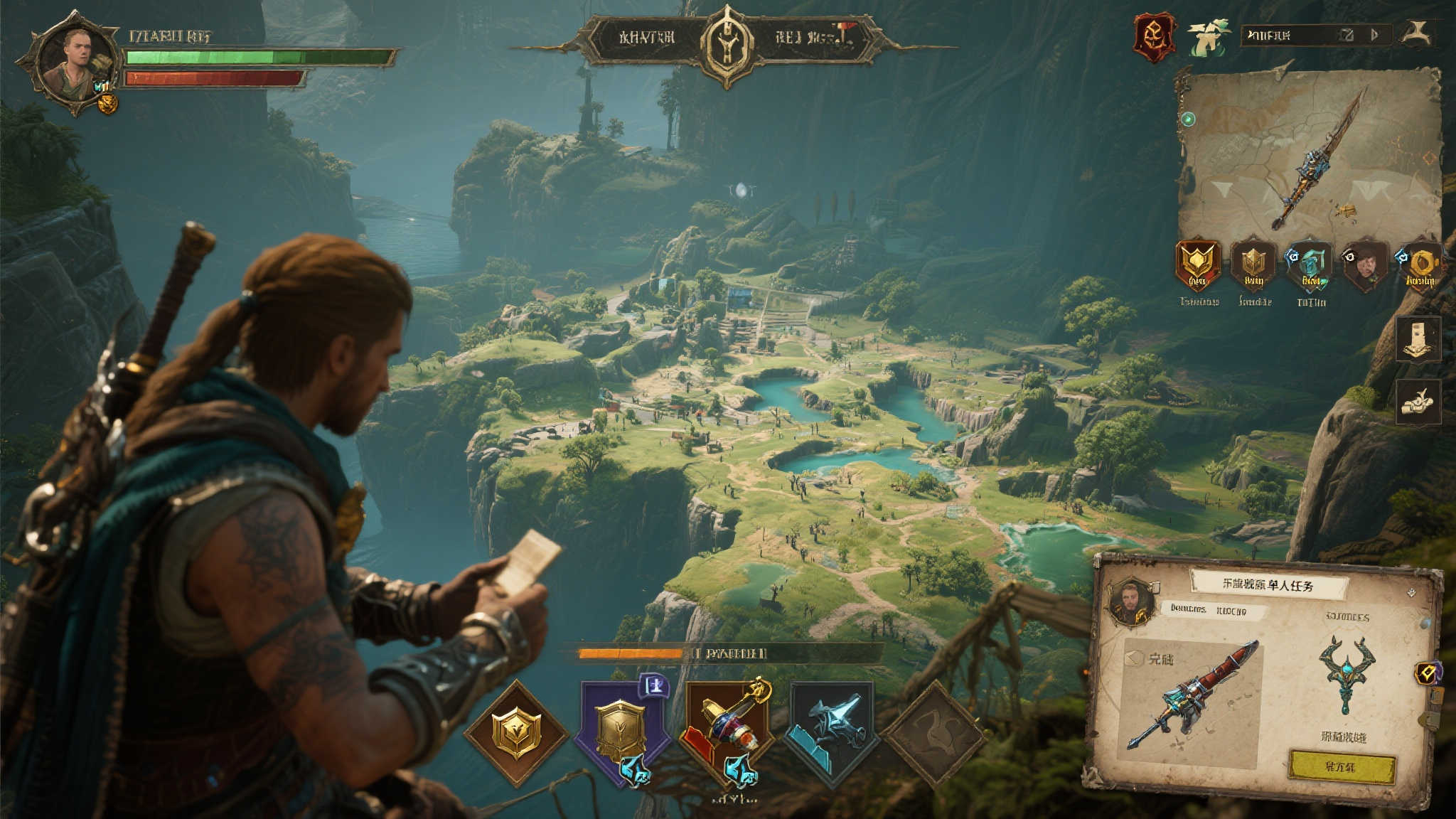Select the faded grey diamond hotbar slot
The image size is (1456, 819).
tap(933, 732)
